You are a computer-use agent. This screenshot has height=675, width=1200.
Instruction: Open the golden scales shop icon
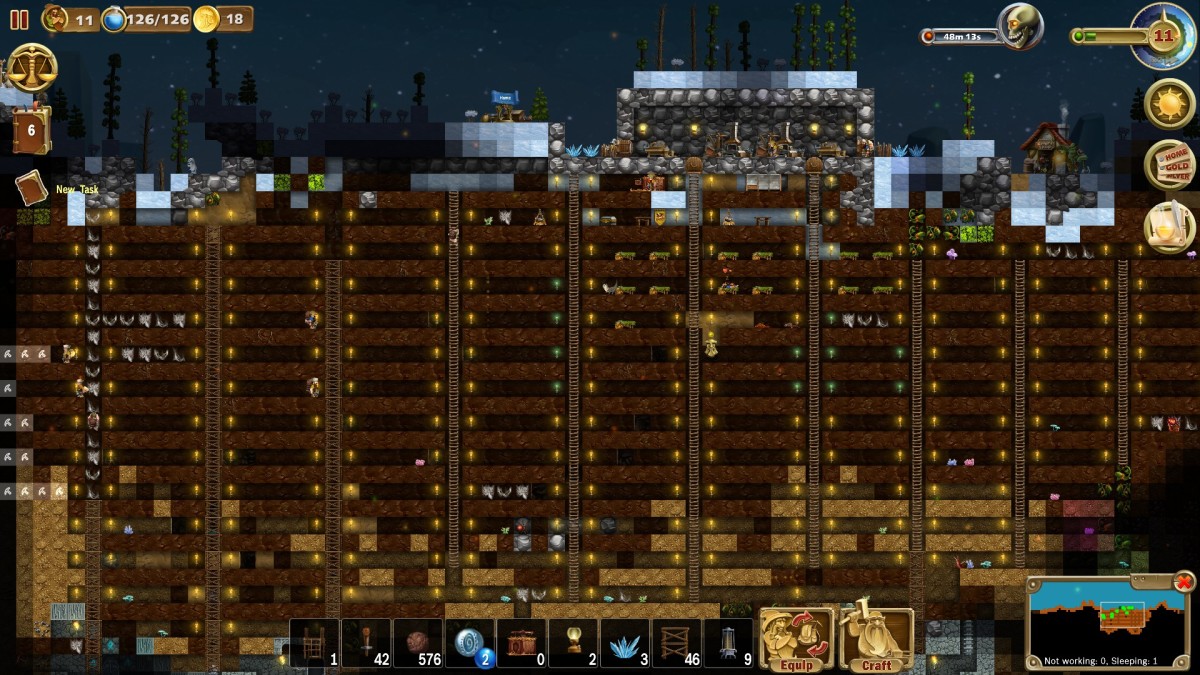[31, 67]
